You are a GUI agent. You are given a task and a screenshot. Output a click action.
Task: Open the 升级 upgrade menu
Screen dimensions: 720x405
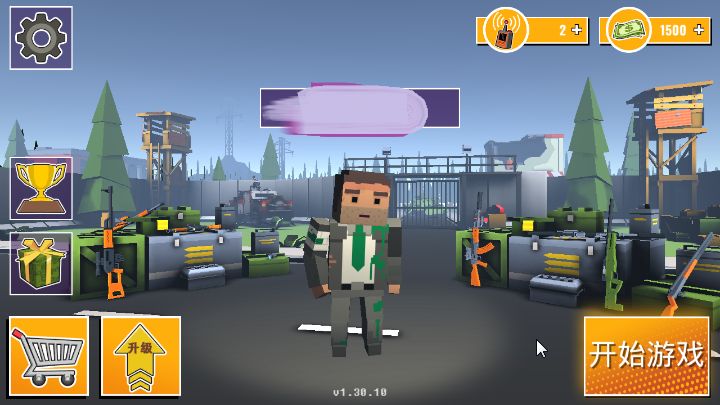[140, 355]
